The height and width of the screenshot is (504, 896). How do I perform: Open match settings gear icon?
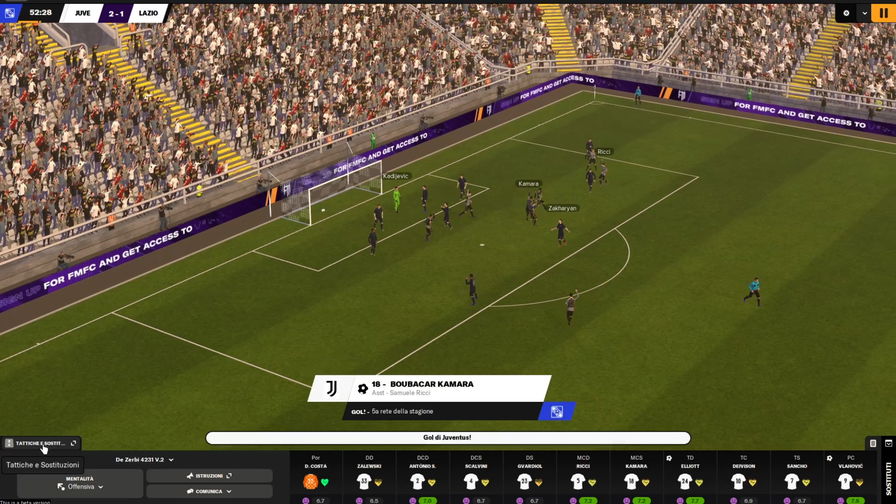tap(846, 13)
